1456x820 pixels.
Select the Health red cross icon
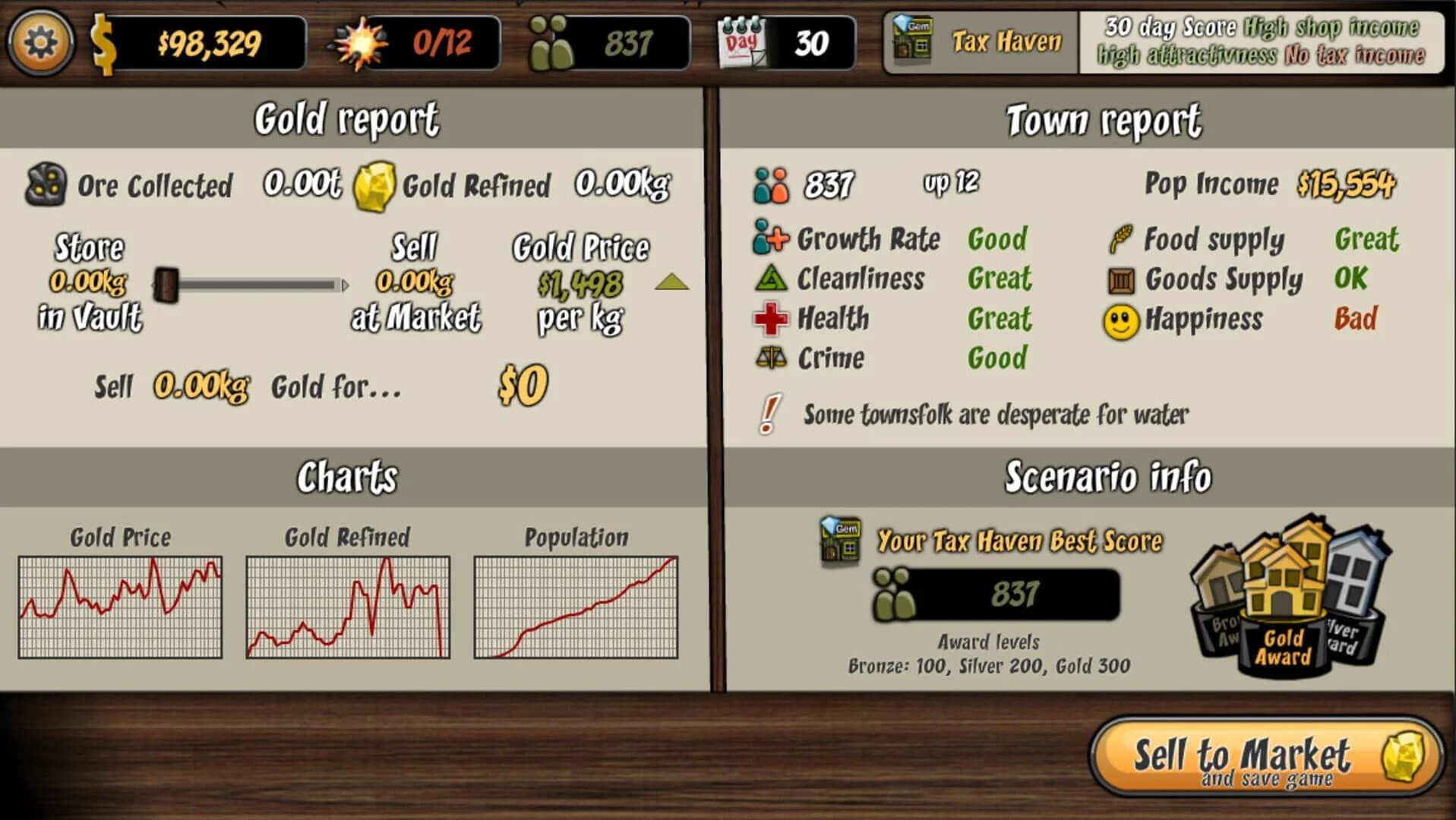coord(772,319)
